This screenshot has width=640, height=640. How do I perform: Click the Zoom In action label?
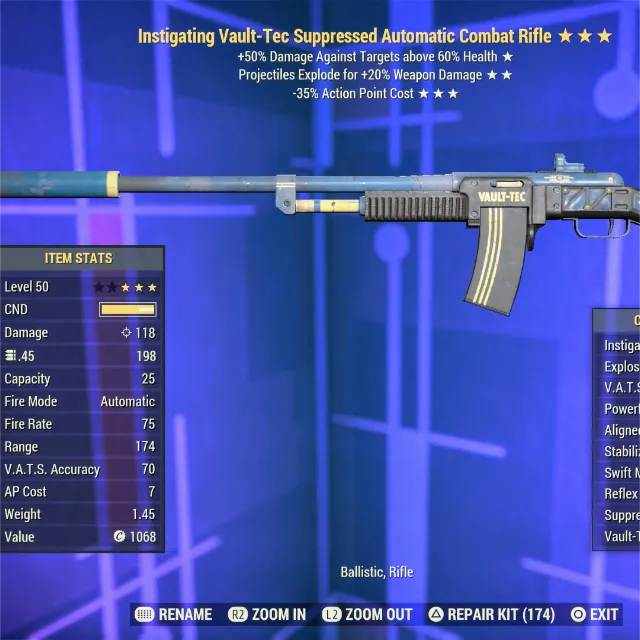point(267,614)
